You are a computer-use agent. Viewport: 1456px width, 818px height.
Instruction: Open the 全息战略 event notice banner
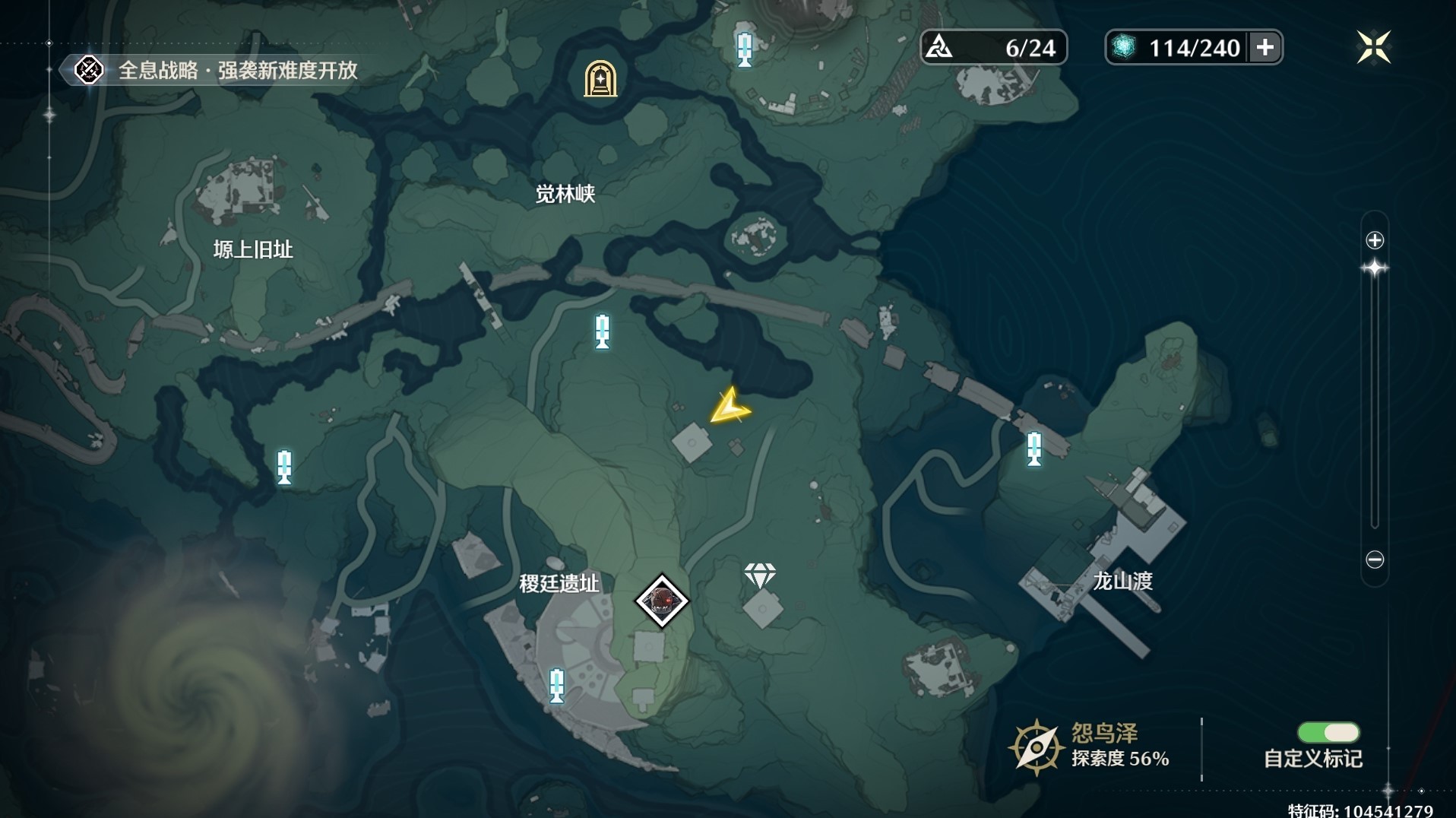pos(220,71)
